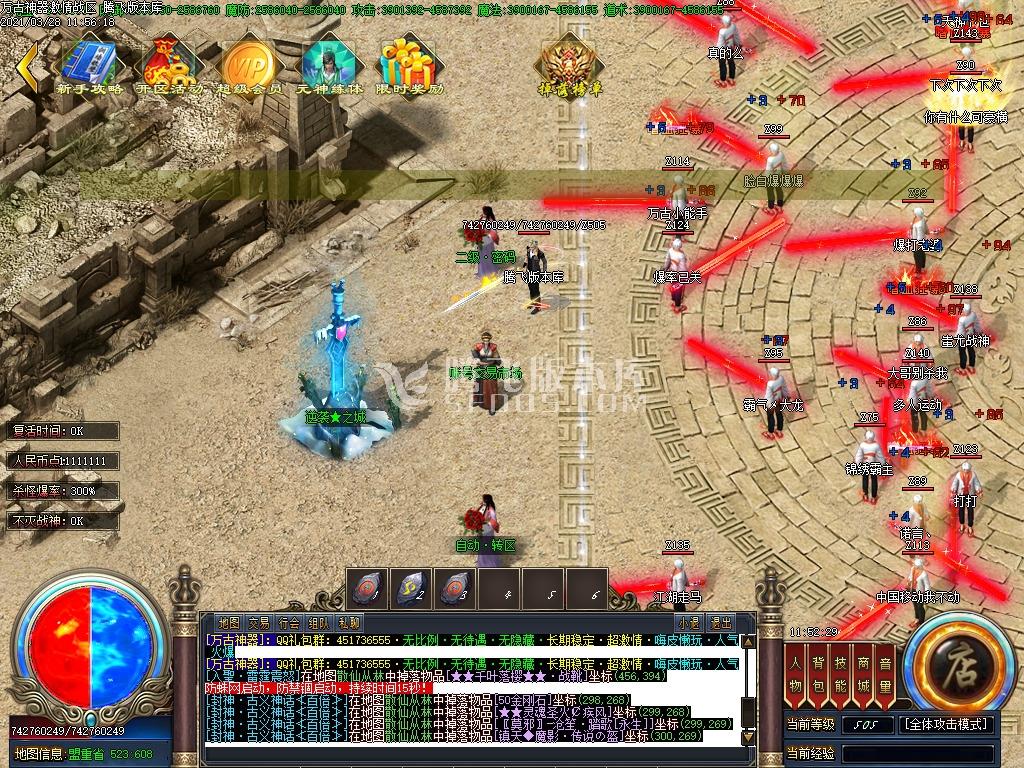Viewport: 1024px width, 768px height.
Task: Claim the 限时奖励 gift box reward
Action: coord(409,66)
